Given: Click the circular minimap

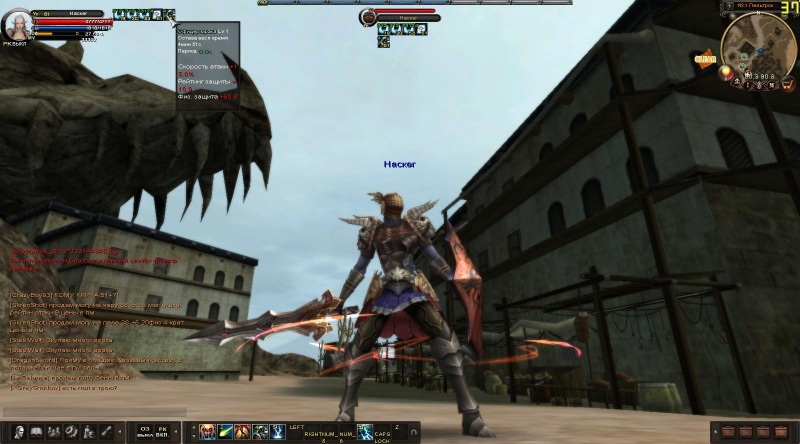Looking at the screenshot, I should (x=757, y=43).
